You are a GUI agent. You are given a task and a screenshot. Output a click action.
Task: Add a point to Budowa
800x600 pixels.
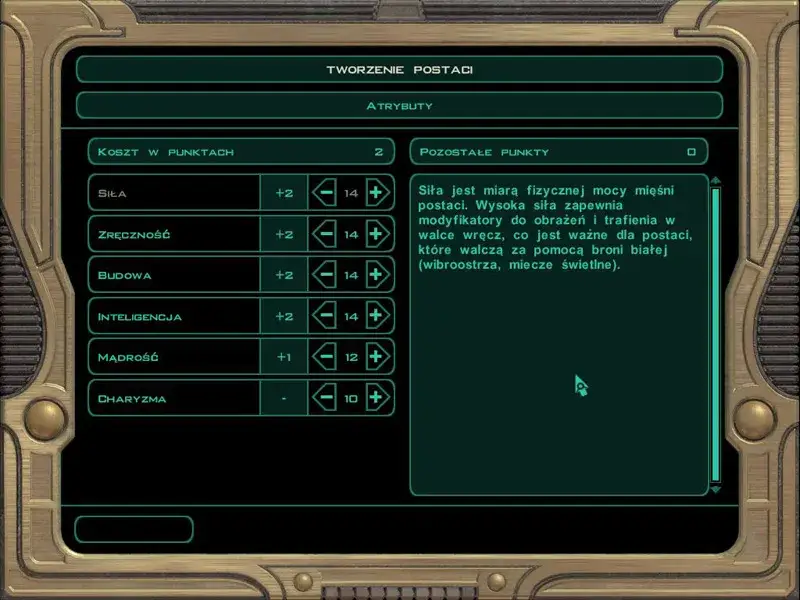coord(376,275)
